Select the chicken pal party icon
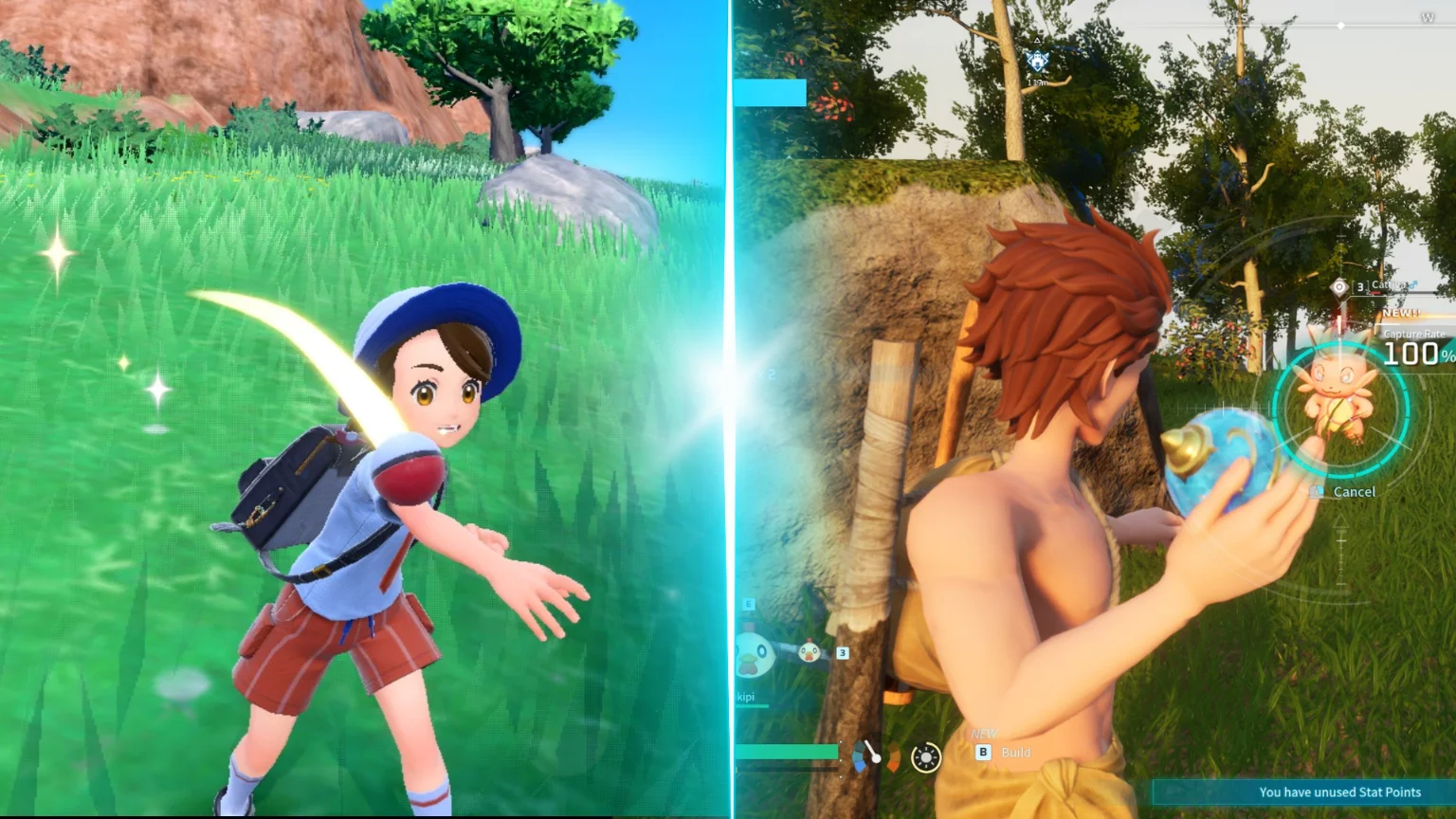Image resolution: width=1456 pixels, height=819 pixels. [809, 652]
